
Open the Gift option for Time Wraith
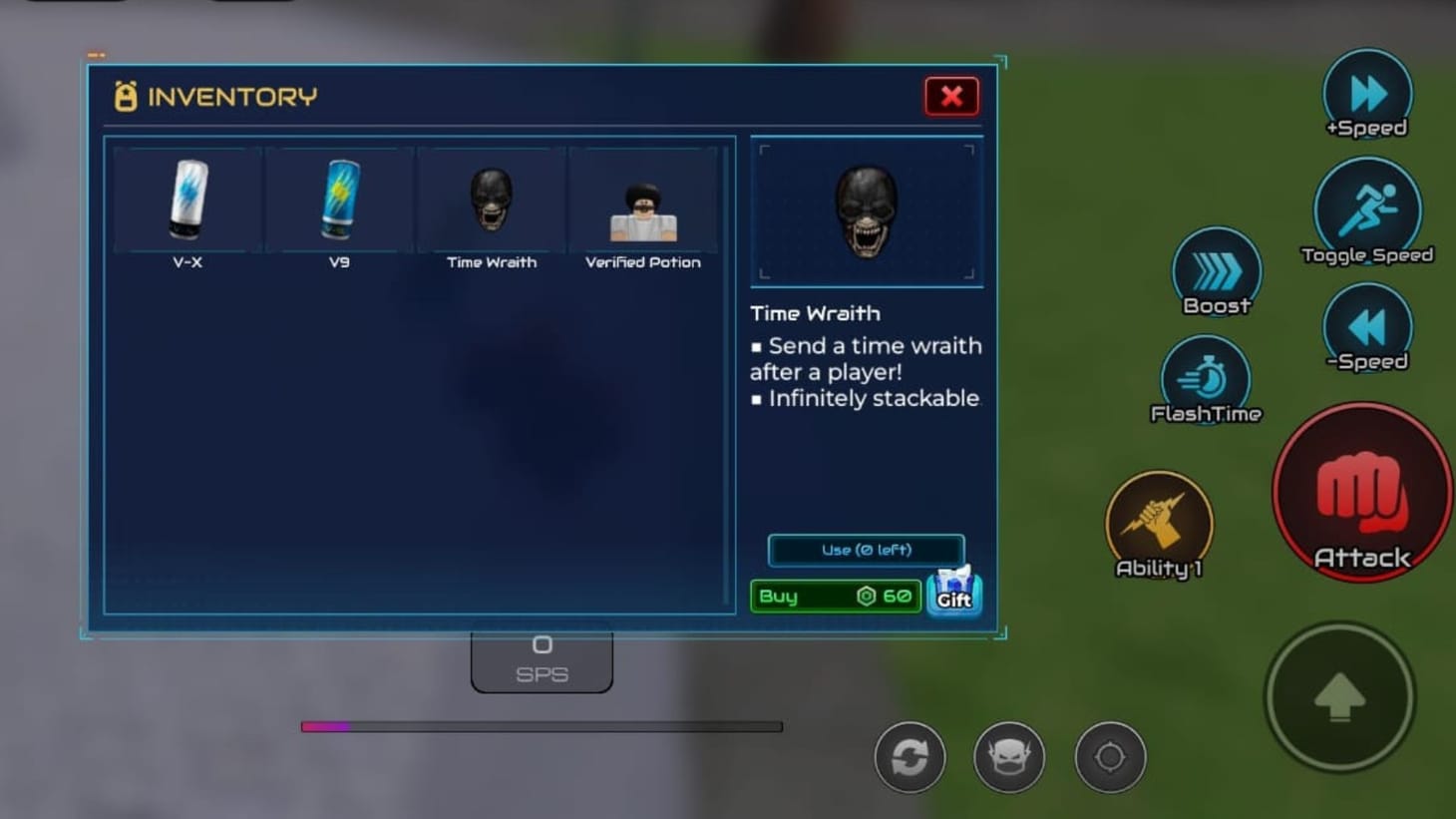(x=953, y=594)
